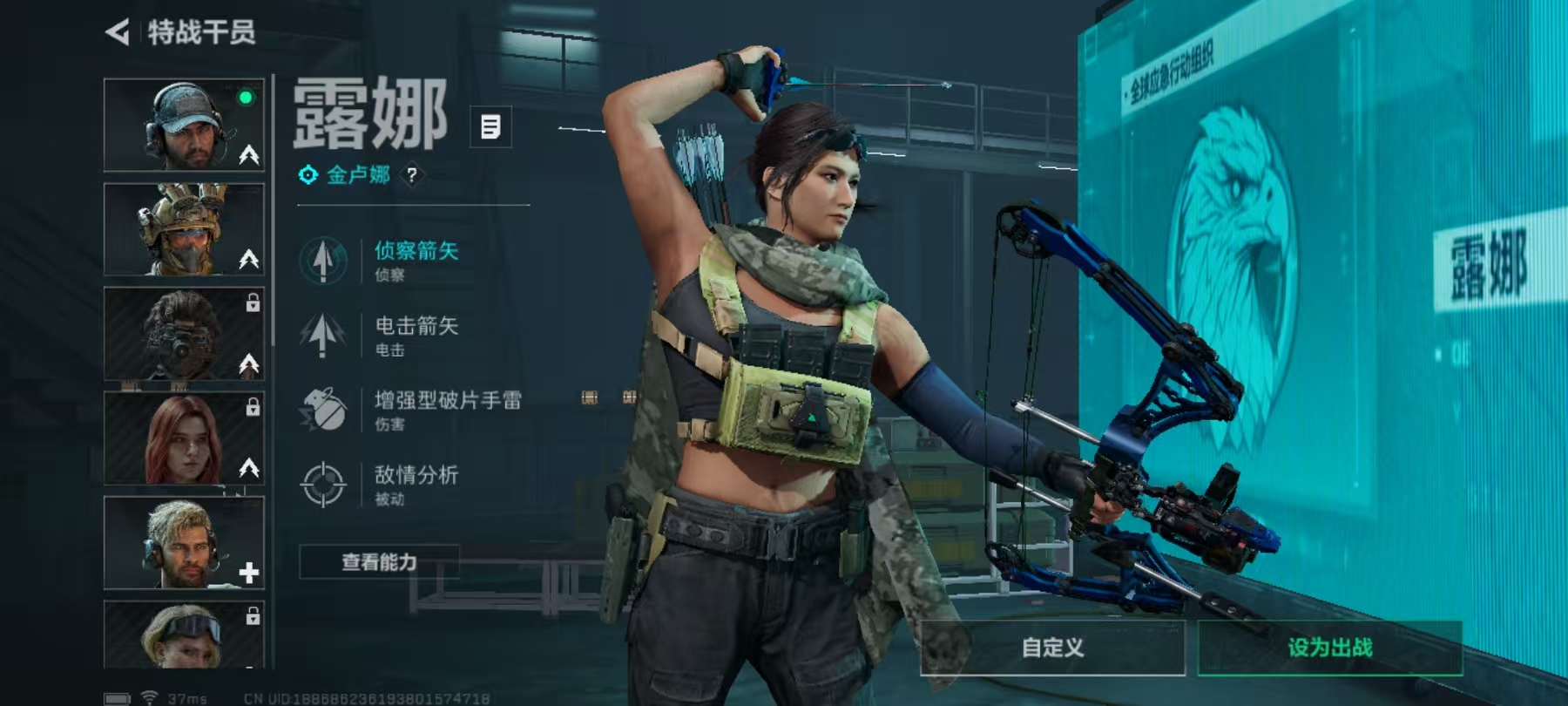Click the 自定义 customize button
The height and width of the screenshot is (706, 1568).
point(1052,648)
